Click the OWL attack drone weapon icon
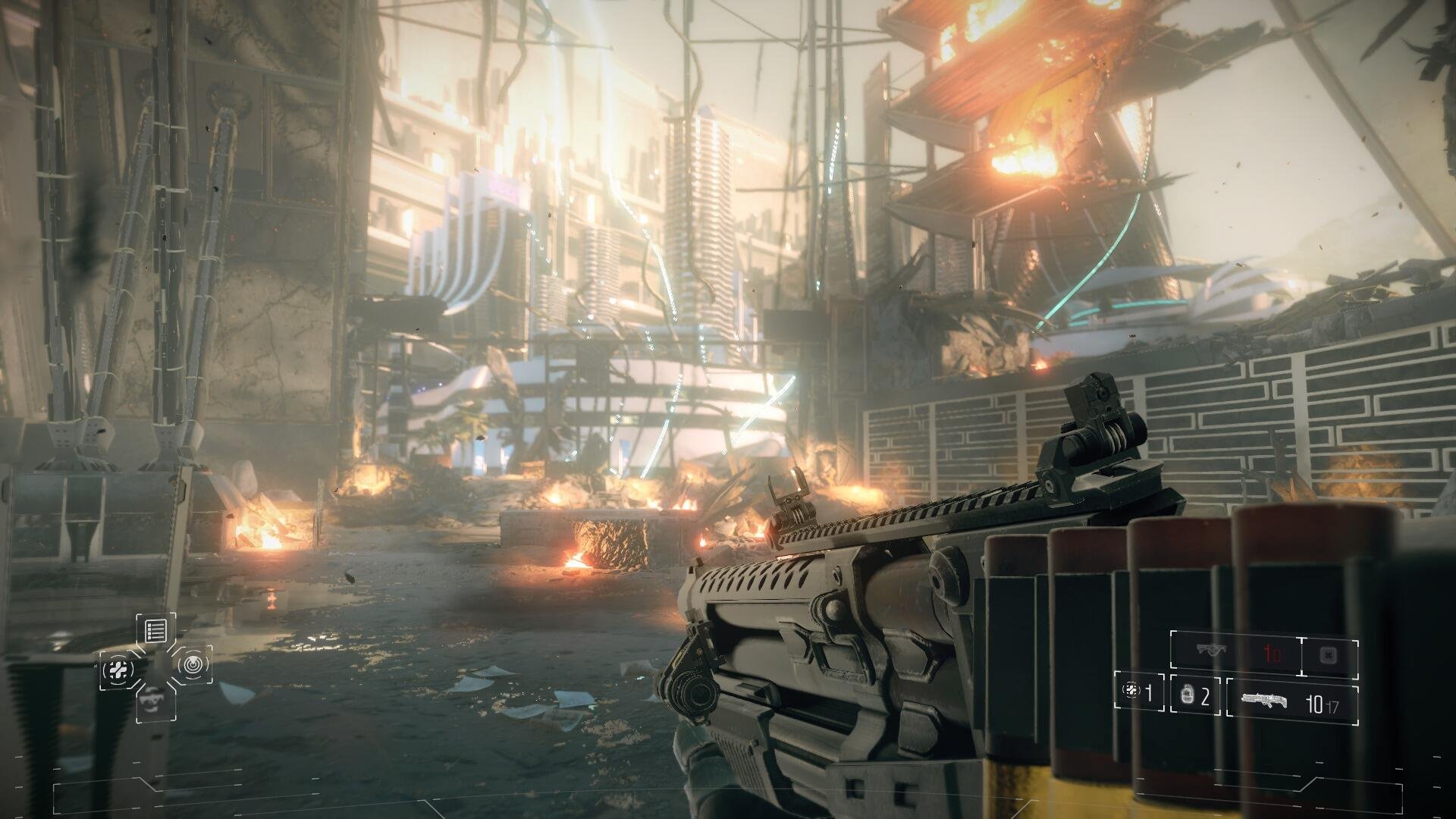 point(1211,650)
